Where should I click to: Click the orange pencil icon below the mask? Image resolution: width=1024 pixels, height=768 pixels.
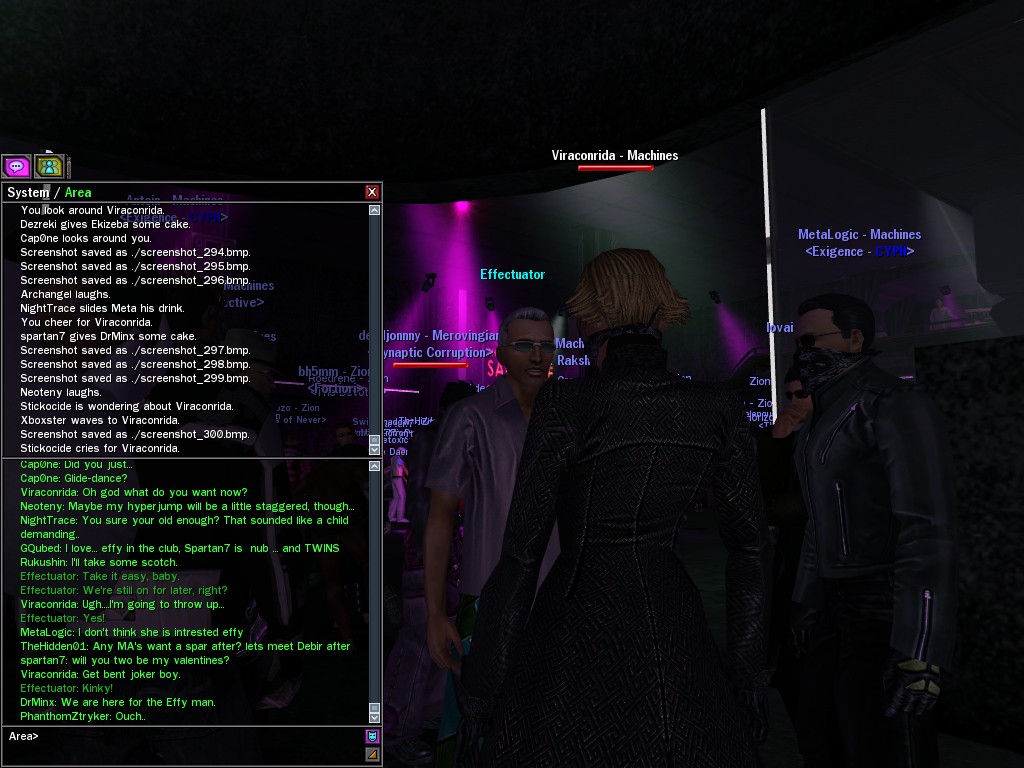tap(373, 754)
